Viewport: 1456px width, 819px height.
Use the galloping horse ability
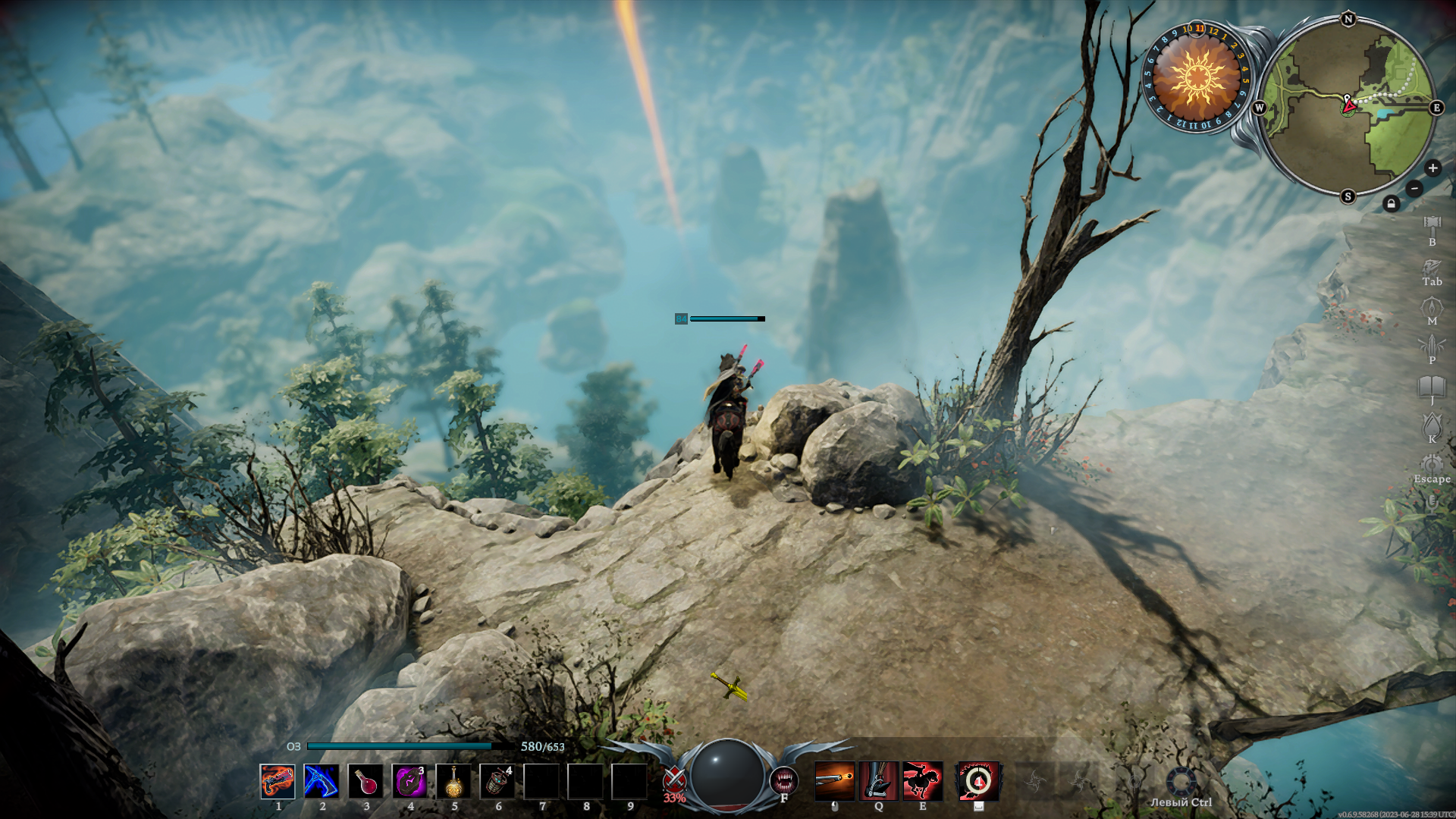922,781
